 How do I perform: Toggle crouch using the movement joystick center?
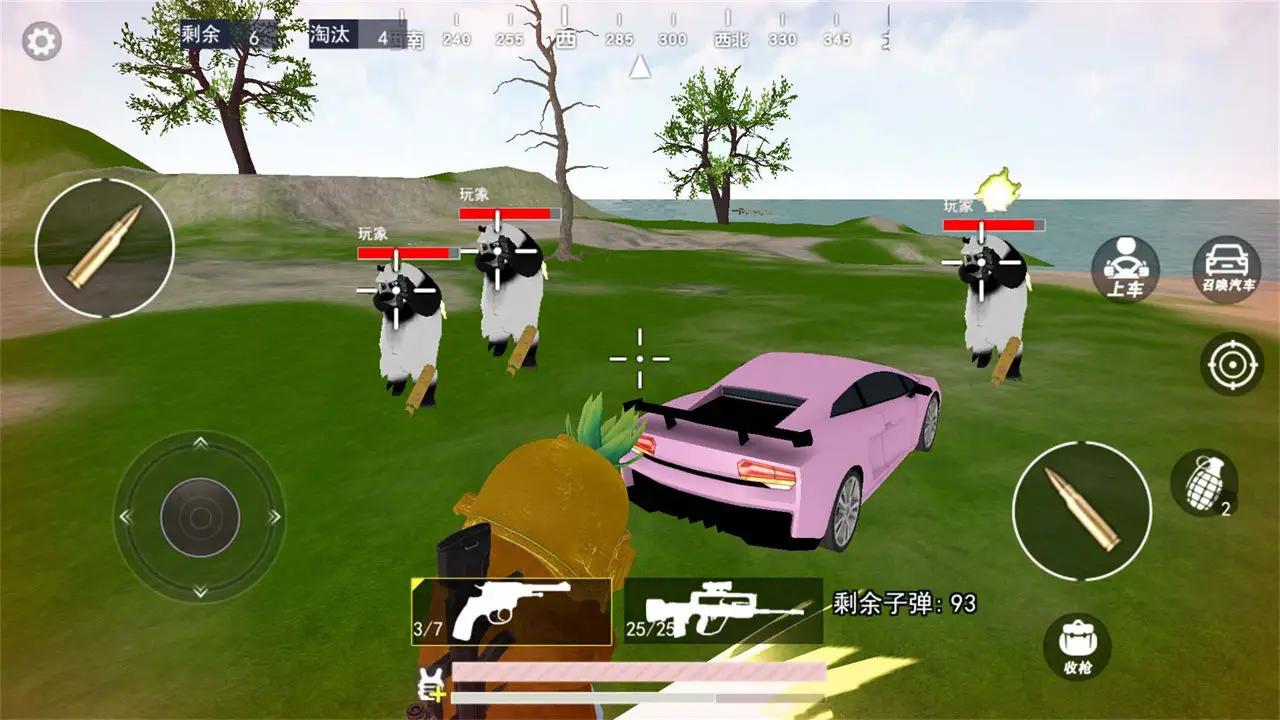200,515
